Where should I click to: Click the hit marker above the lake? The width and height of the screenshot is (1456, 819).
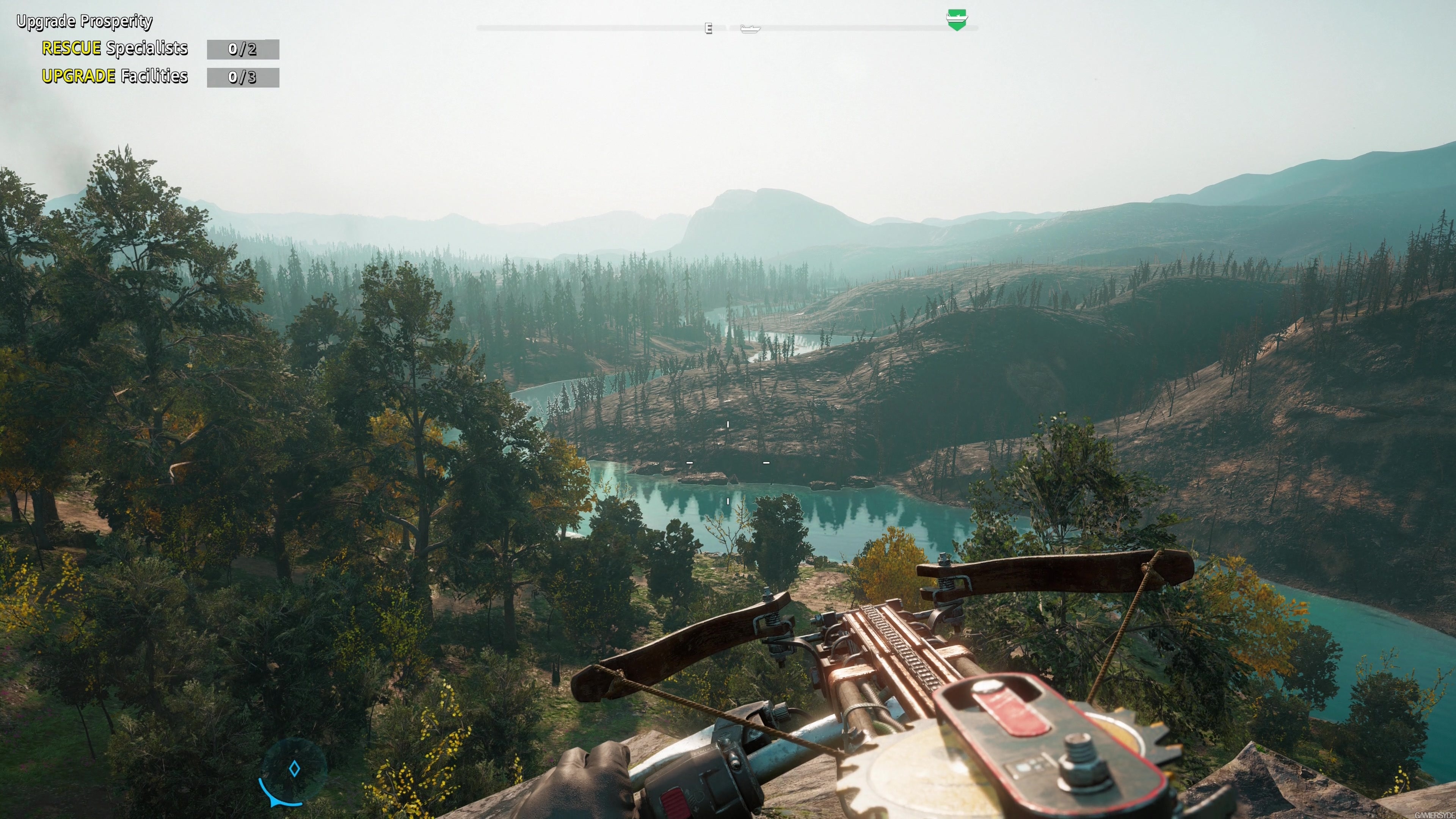728,424
